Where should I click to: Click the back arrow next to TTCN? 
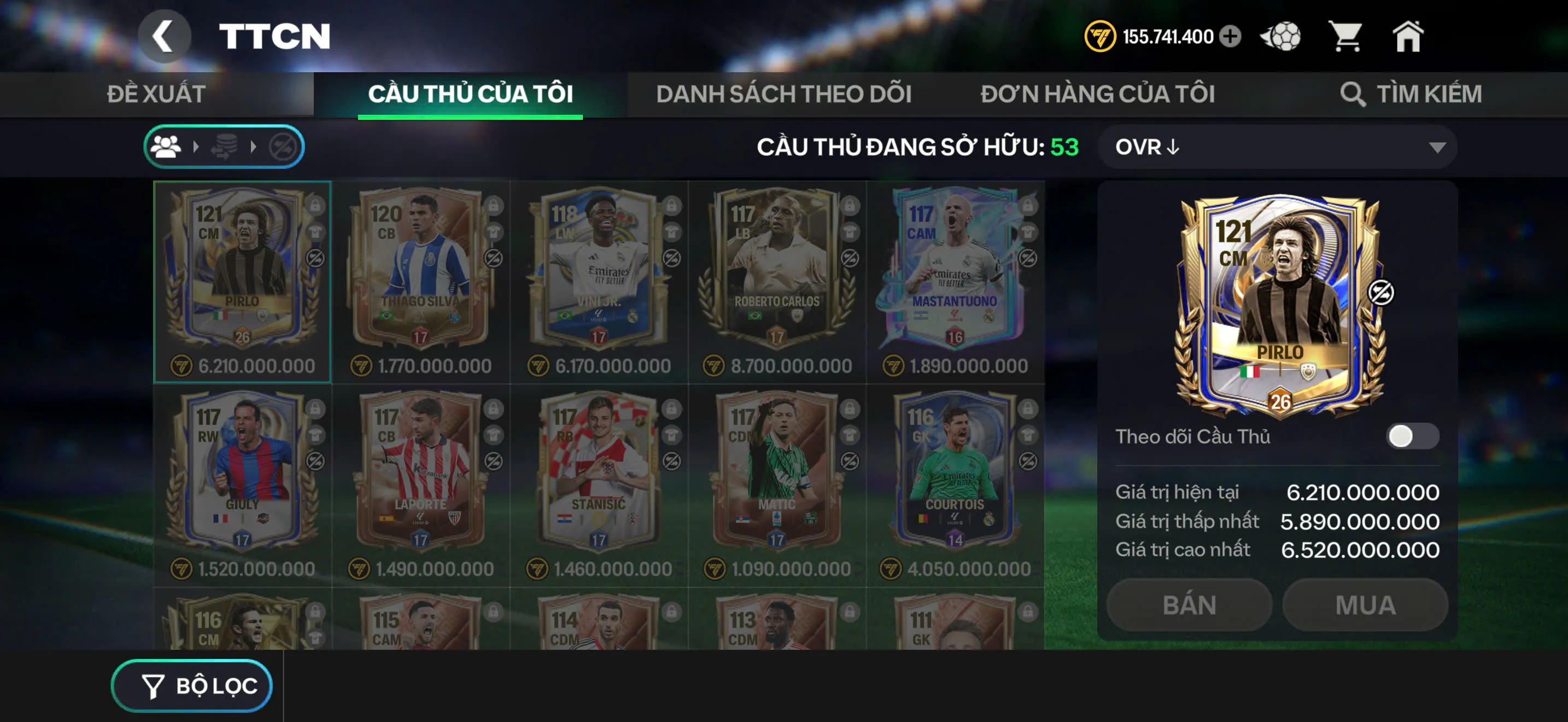tap(163, 36)
